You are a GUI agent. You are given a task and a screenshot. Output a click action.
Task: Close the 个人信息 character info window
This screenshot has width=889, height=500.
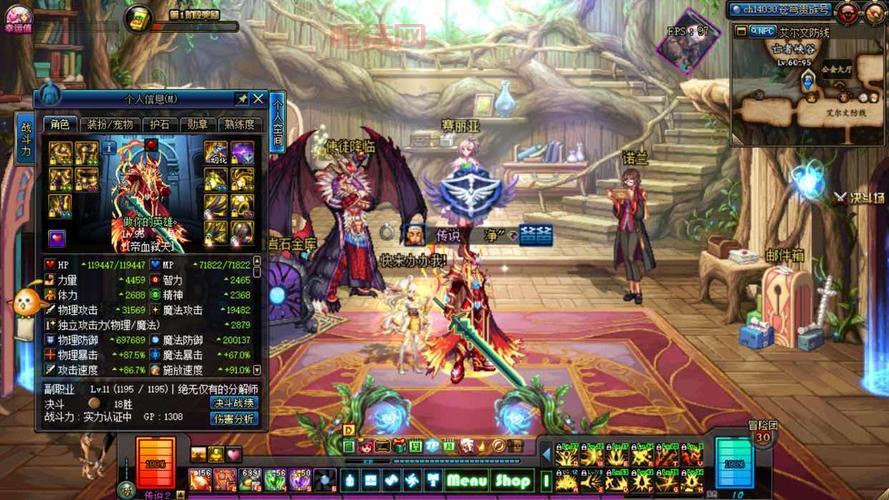pyautogui.click(x=258, y=99)
